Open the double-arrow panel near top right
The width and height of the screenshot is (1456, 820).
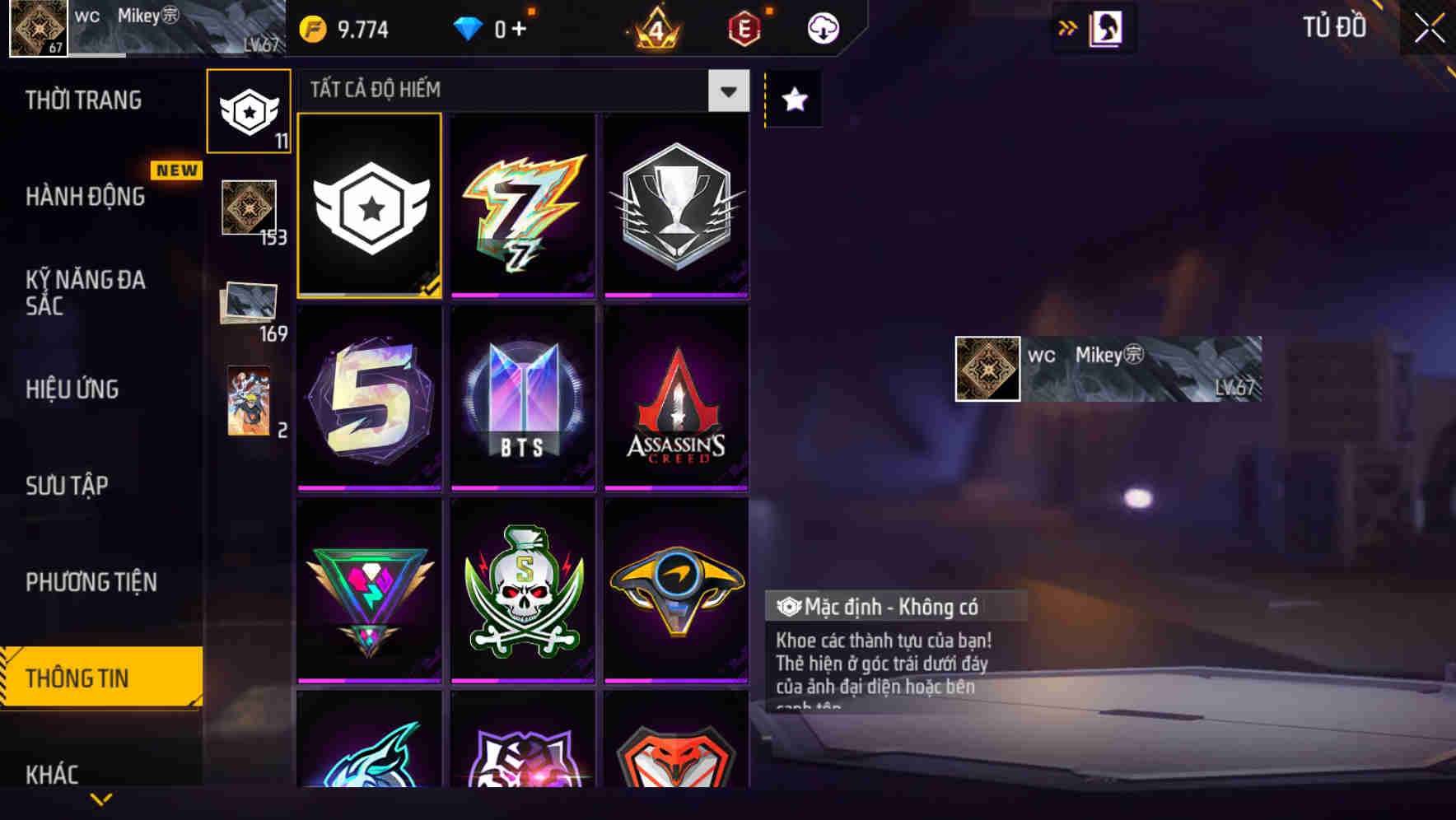(1068, 27)
